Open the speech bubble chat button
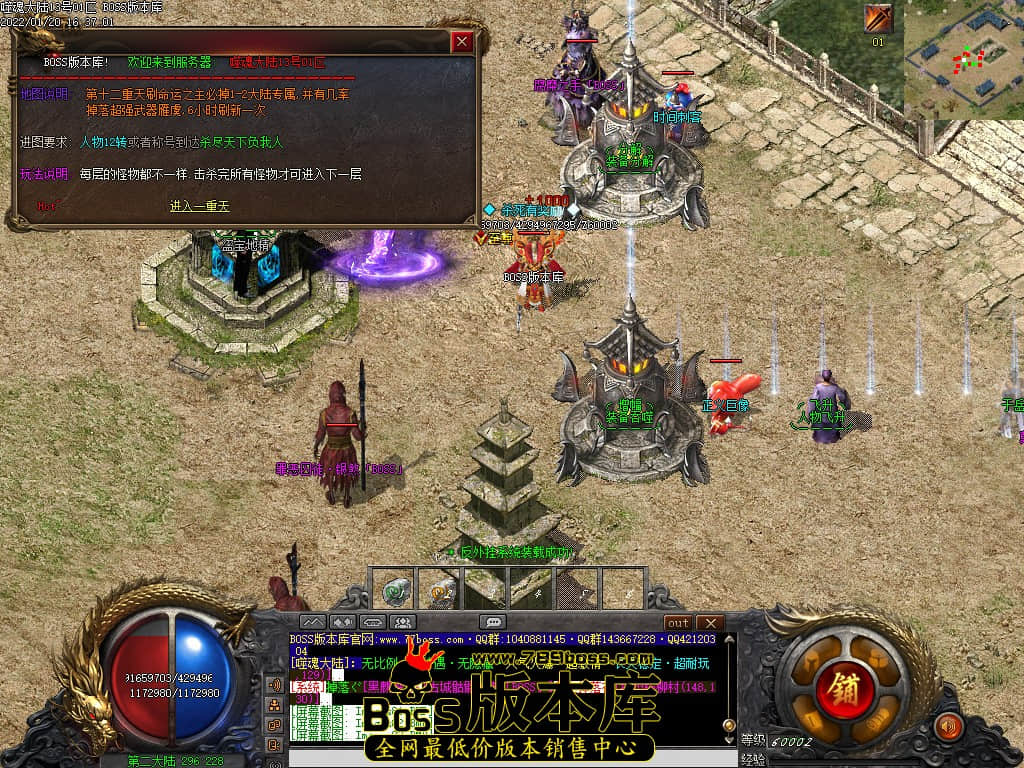Viewport: 1024px width, 768px height. [x=492, y=623]
